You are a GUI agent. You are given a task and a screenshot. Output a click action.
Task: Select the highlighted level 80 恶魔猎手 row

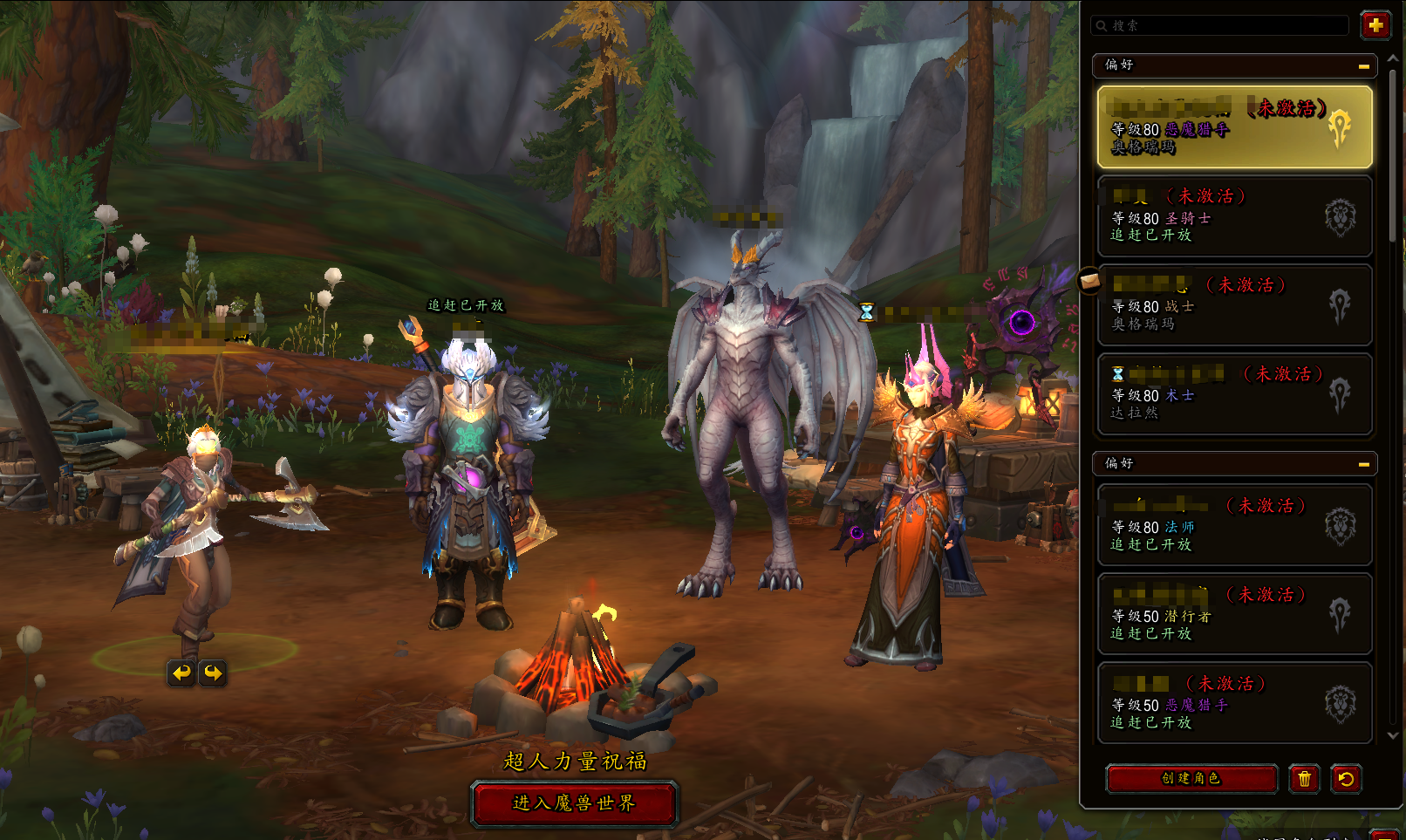(x=1234, y=126)
